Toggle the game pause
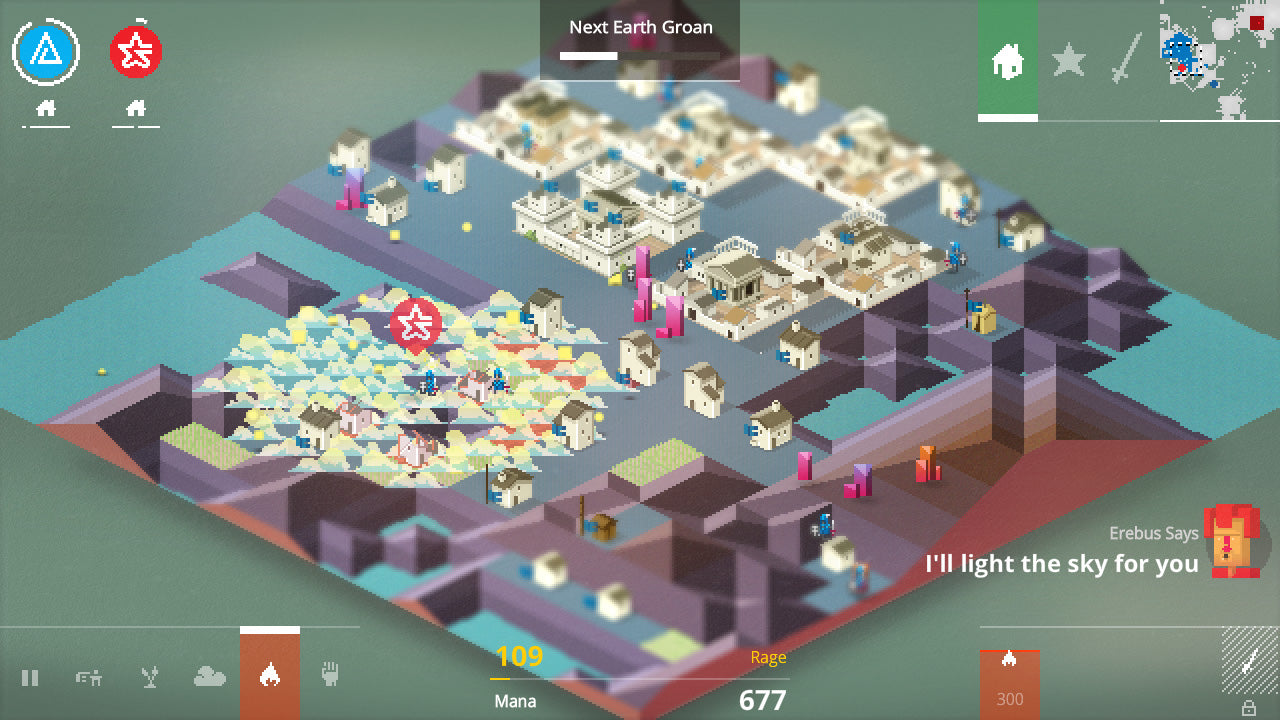 [x=31, y=676]
